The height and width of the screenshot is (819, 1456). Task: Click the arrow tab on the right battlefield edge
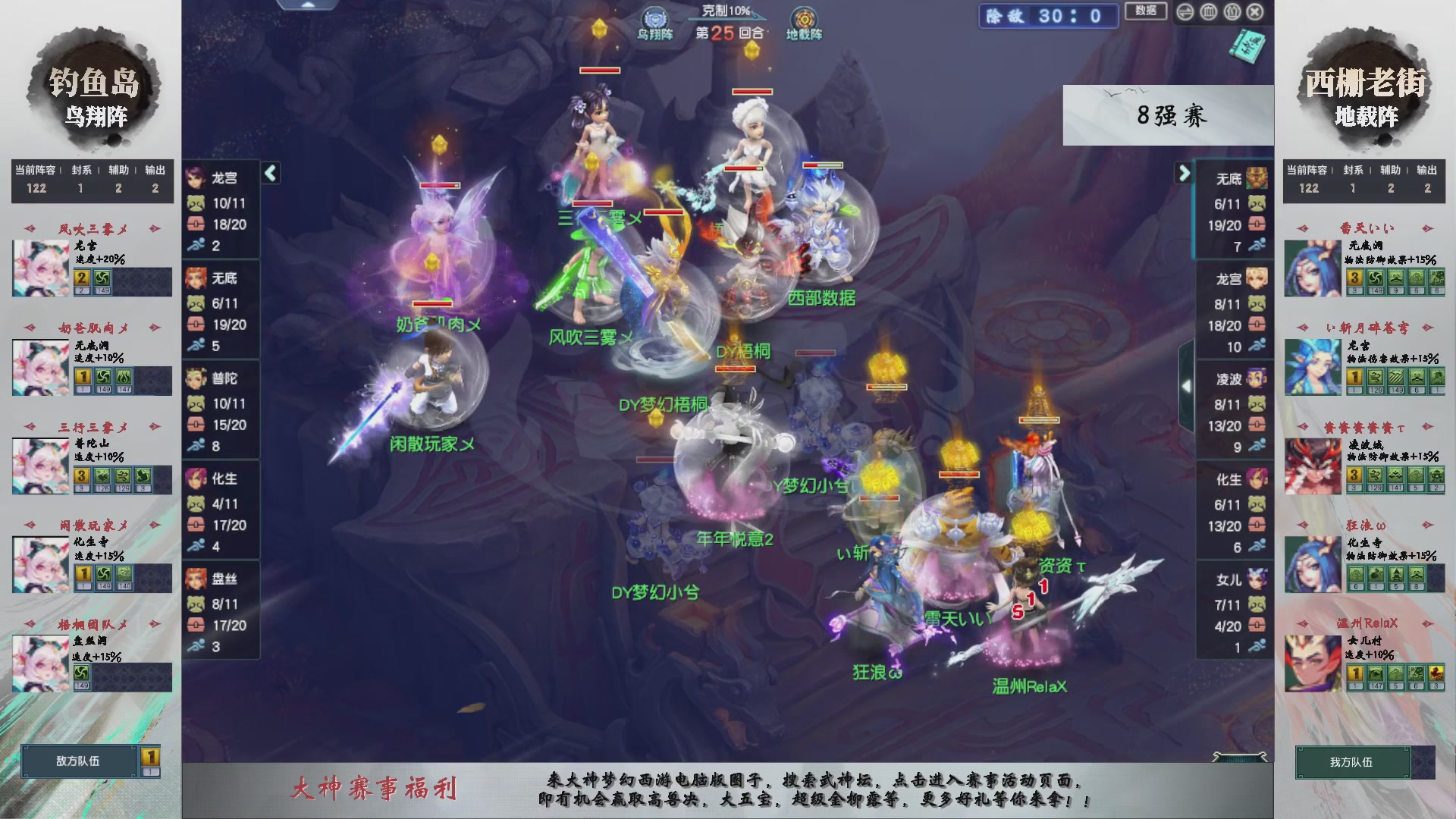(1187, 385)
